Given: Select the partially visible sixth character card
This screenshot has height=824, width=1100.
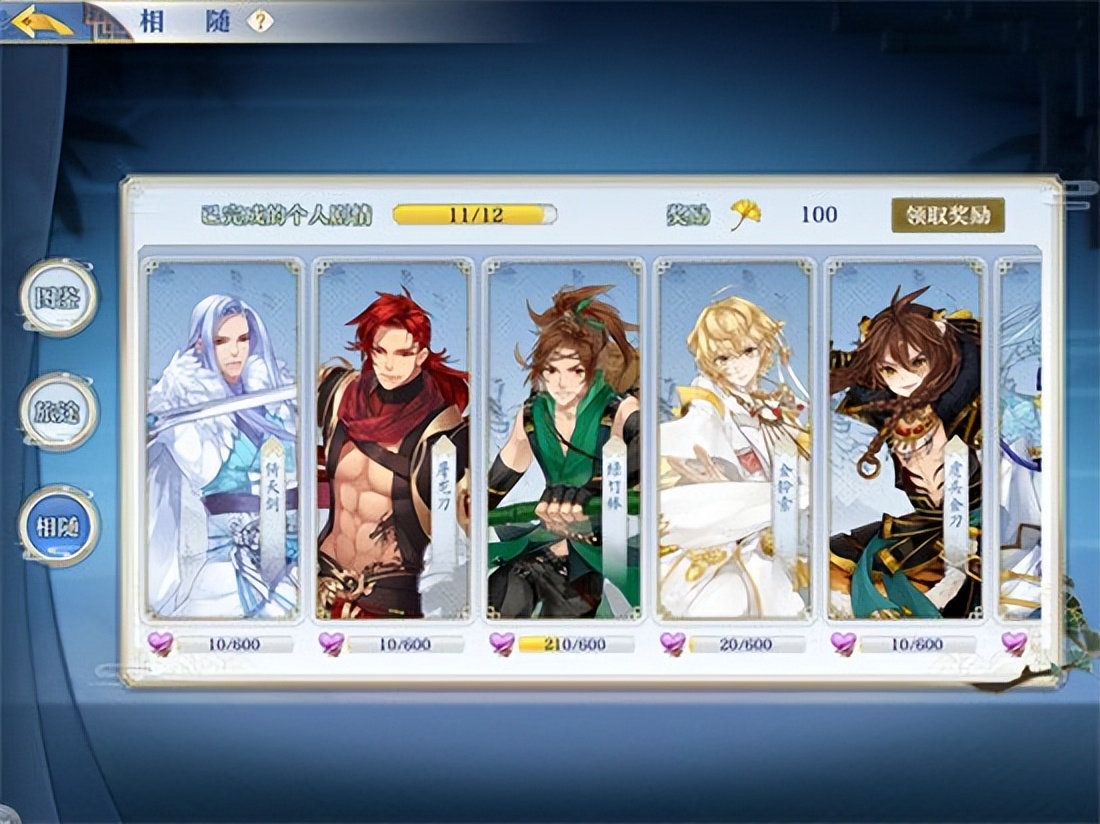Looking at the screenshot, I should (1021, 440).
